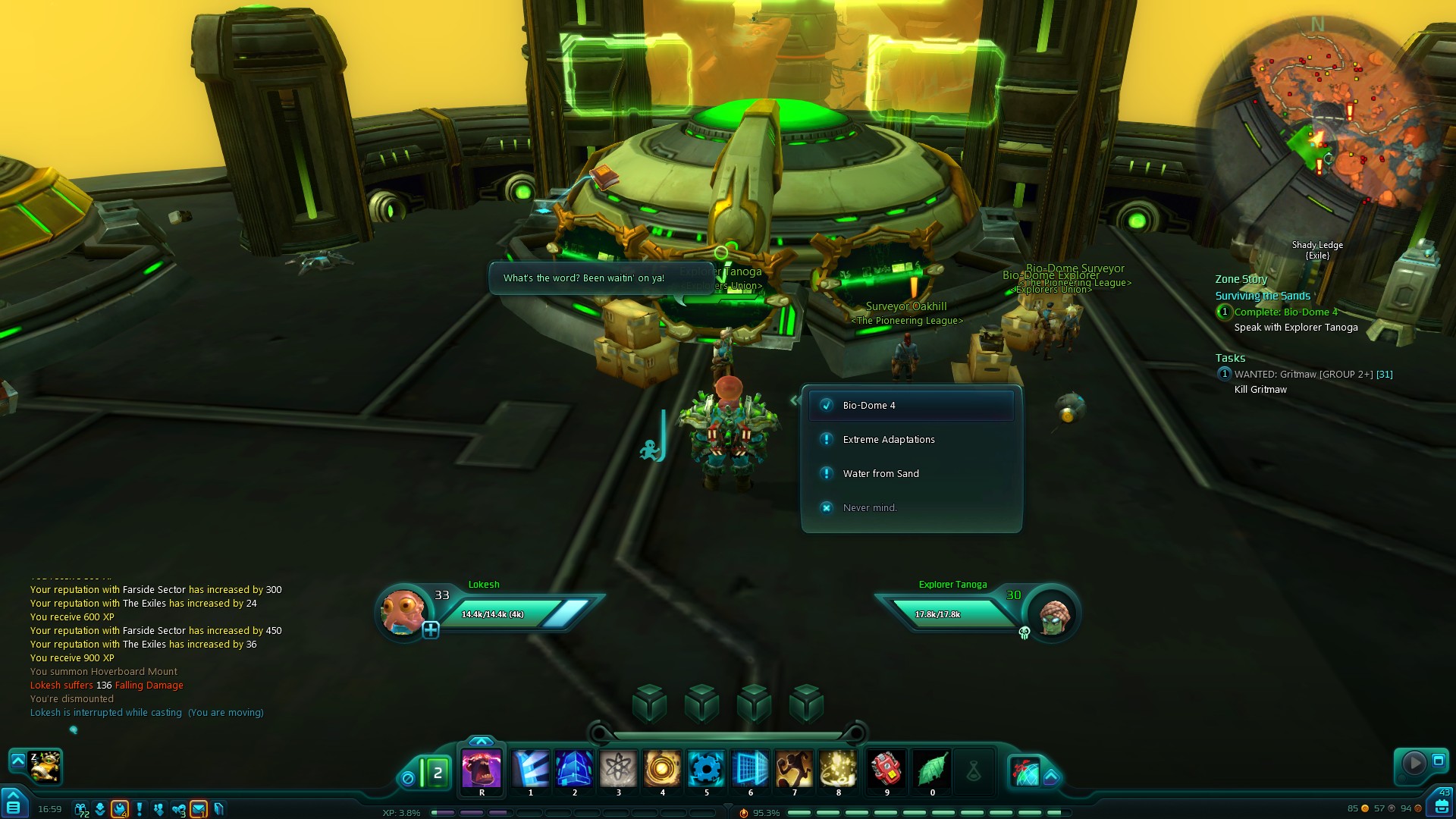1456x819 pixels.
Task: Select the WANTED: Gritmaw task in the tracker
Action: point(1313,375)
